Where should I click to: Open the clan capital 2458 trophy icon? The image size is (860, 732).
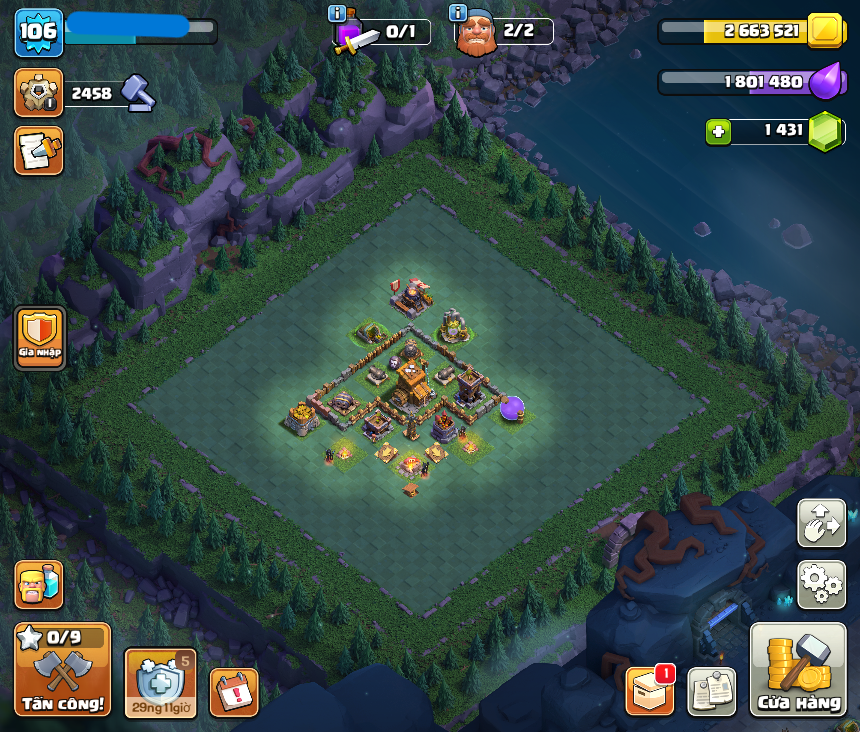(39, 93)
